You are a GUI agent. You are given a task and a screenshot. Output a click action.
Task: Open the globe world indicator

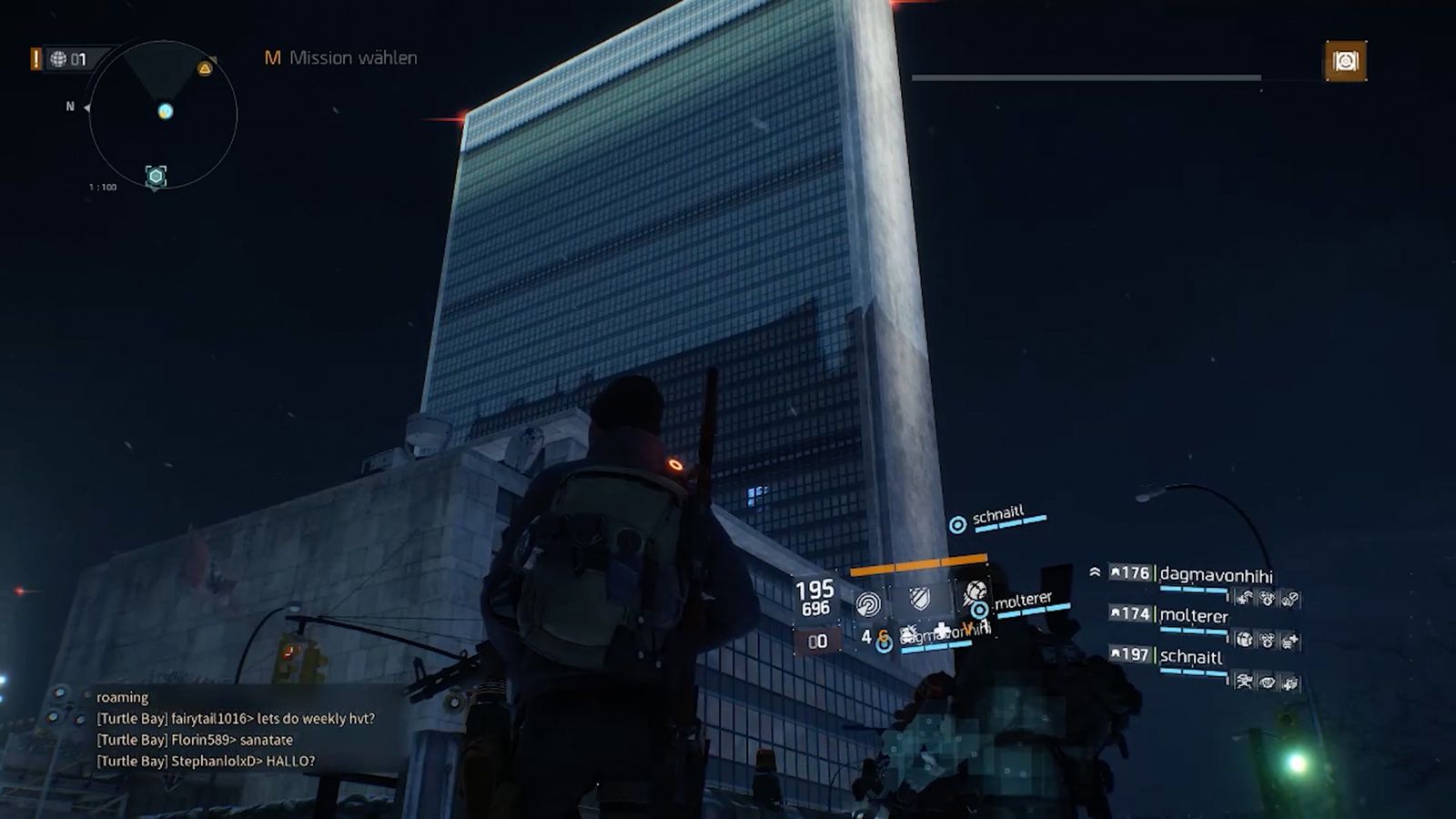click(59, 59)
